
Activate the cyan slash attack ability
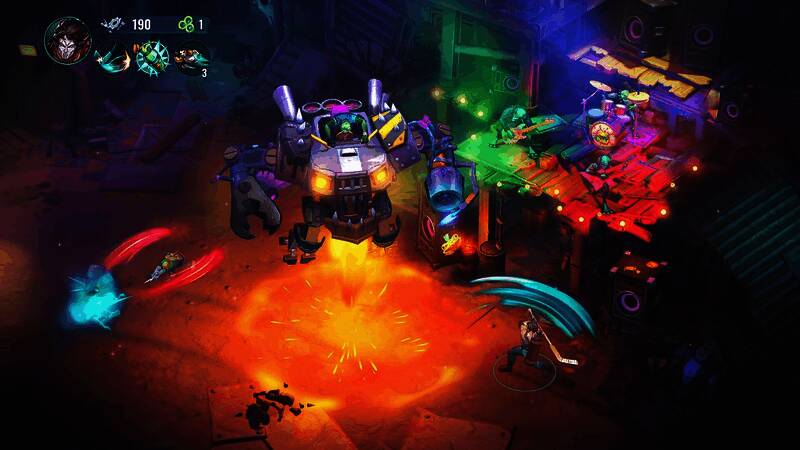[113, 56]
